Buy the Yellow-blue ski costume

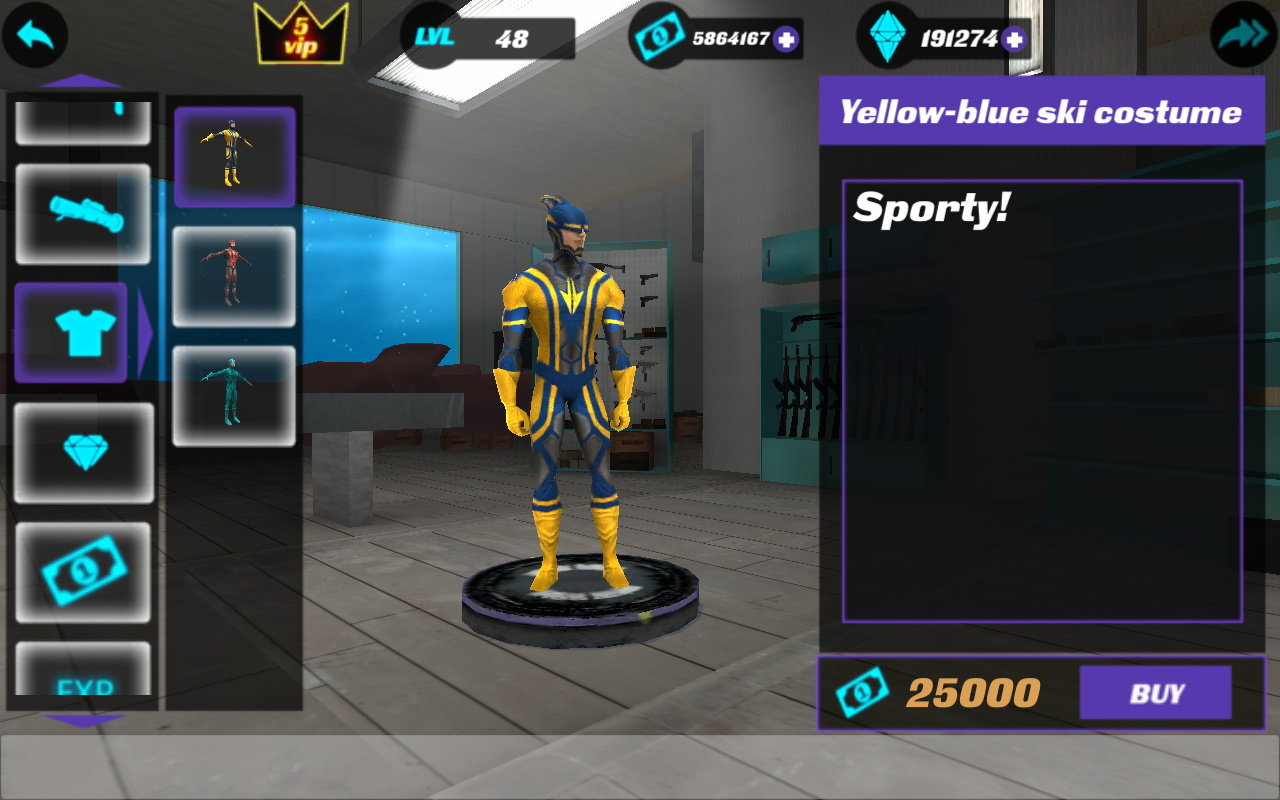[x=1155, y=693]
